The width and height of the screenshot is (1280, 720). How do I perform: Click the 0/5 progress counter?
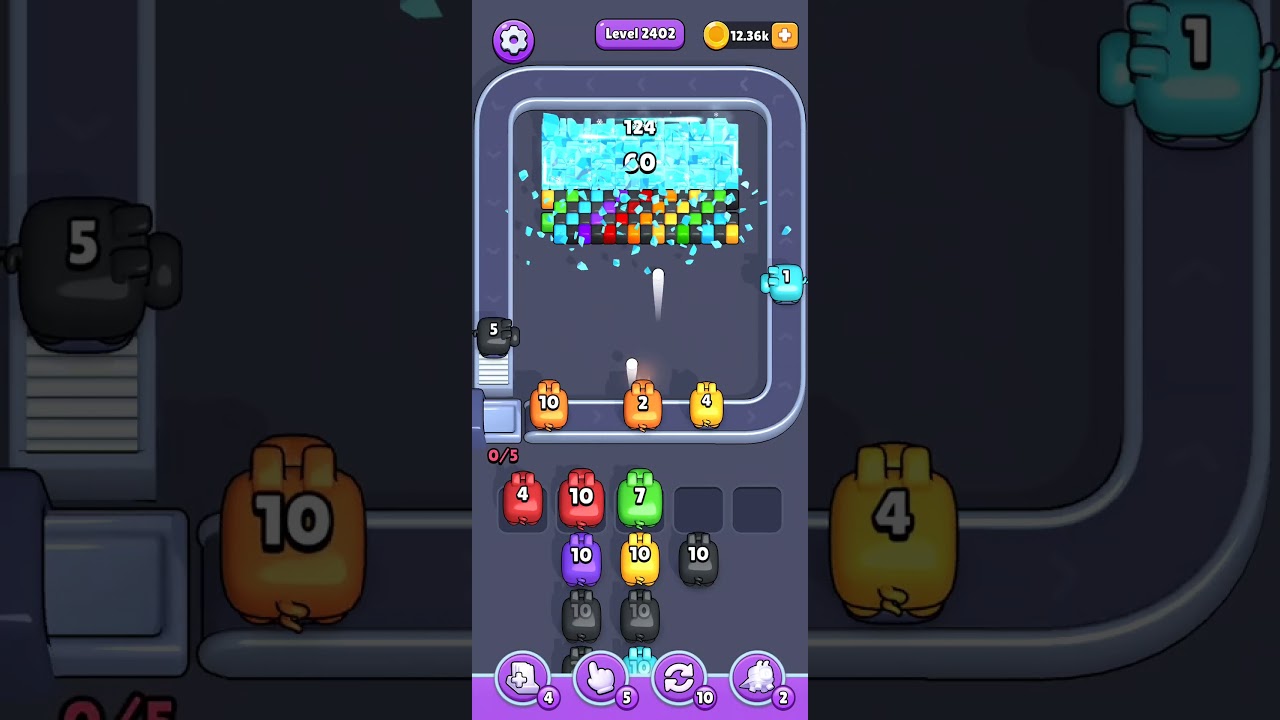point(503,455)
